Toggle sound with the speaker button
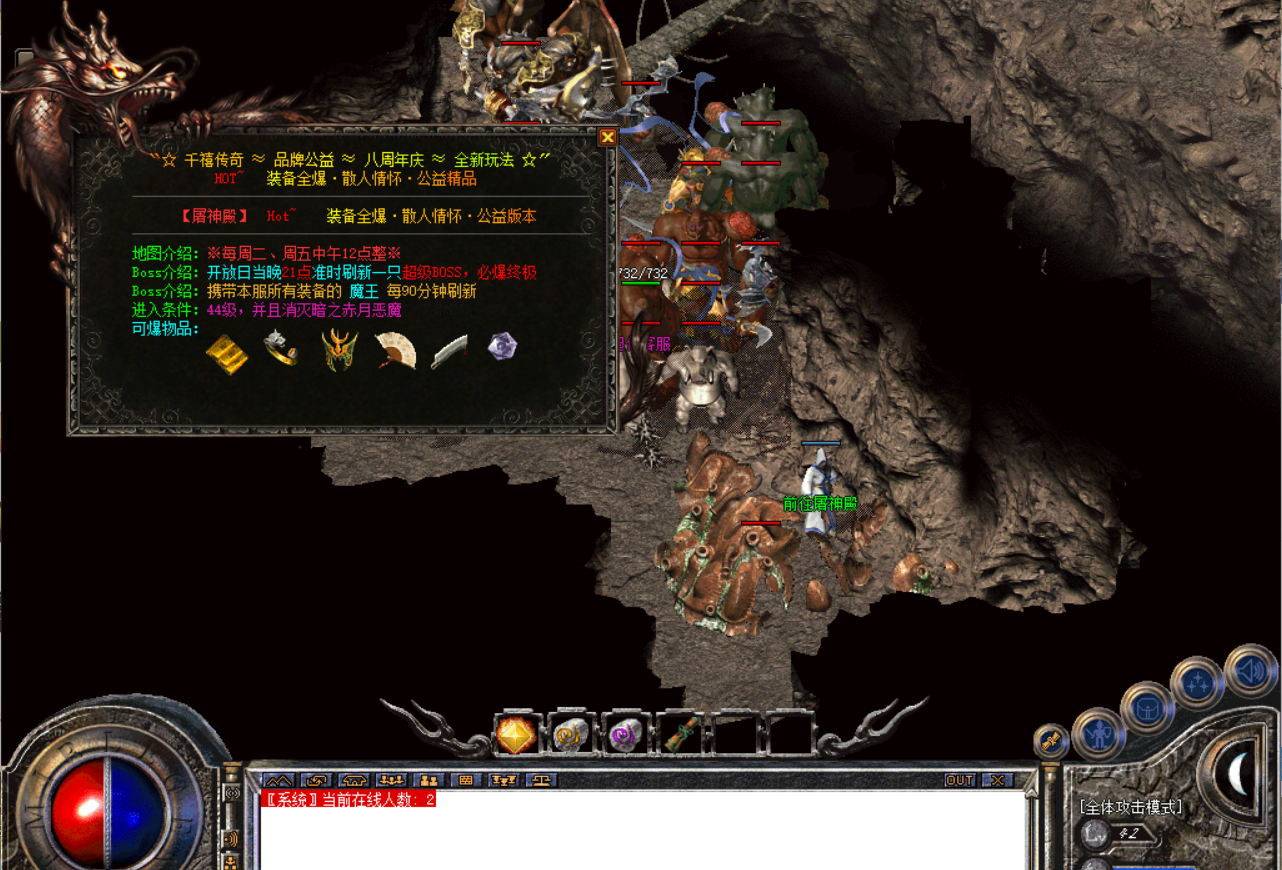Screen dimensions: 1282x870 coord(1250,671)
